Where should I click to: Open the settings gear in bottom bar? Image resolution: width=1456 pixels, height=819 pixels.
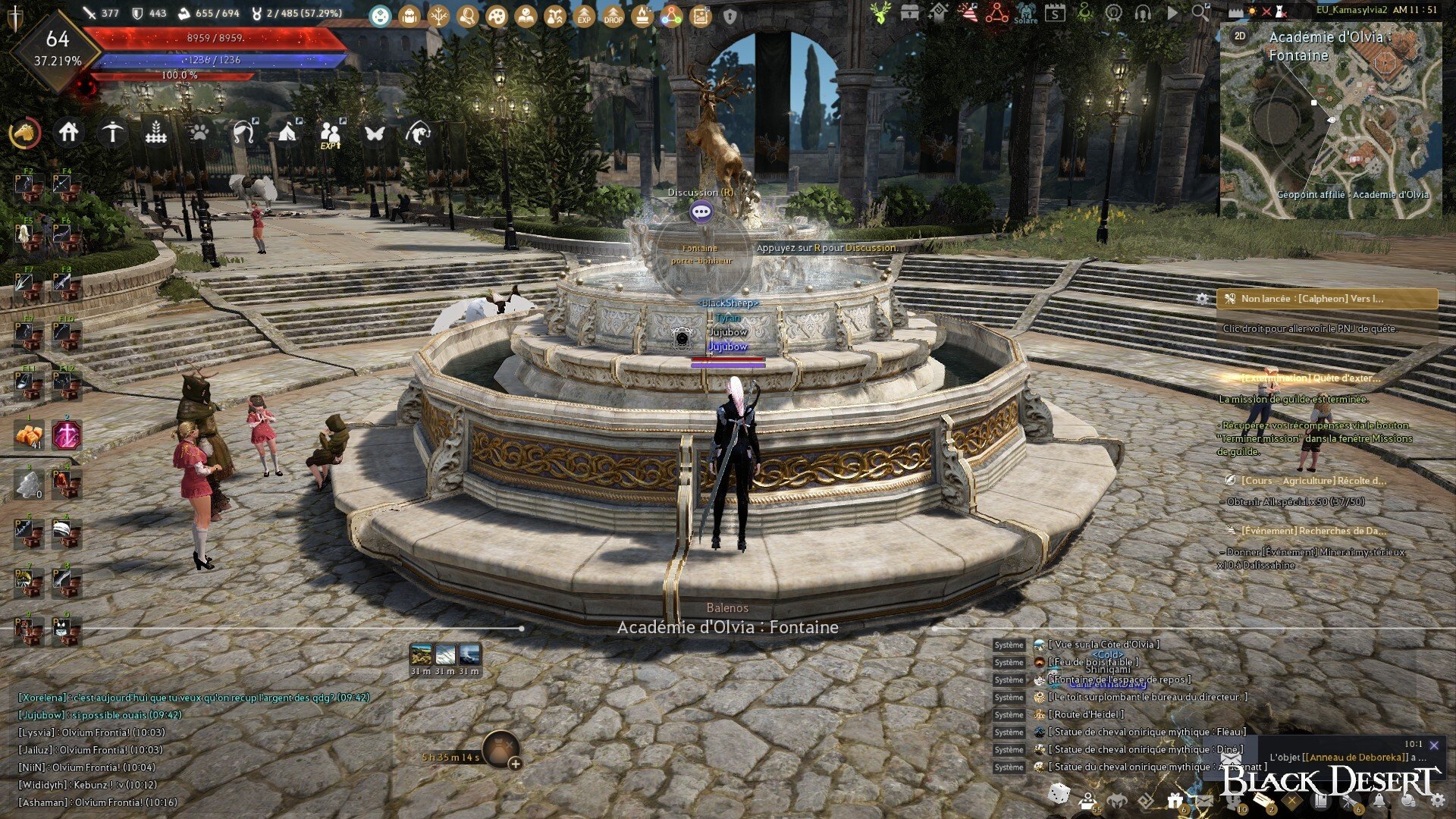pyautogui.click(x=1437, y=799)
